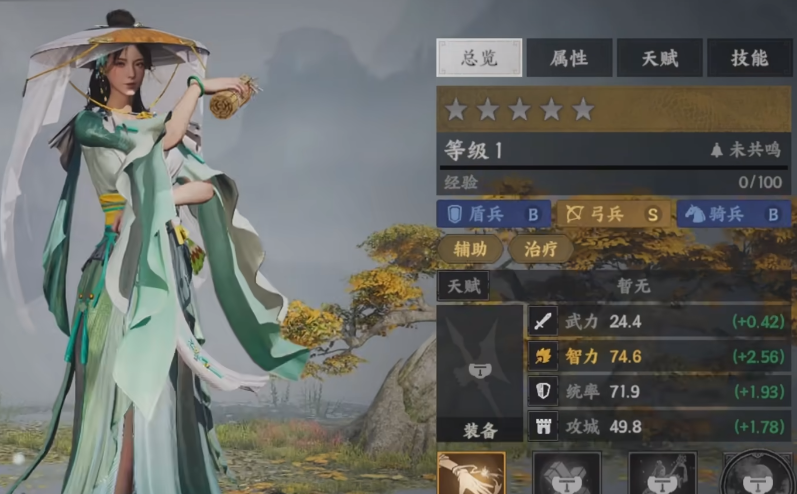Select the 攻城 siege stat row

(x=658, y=426)
